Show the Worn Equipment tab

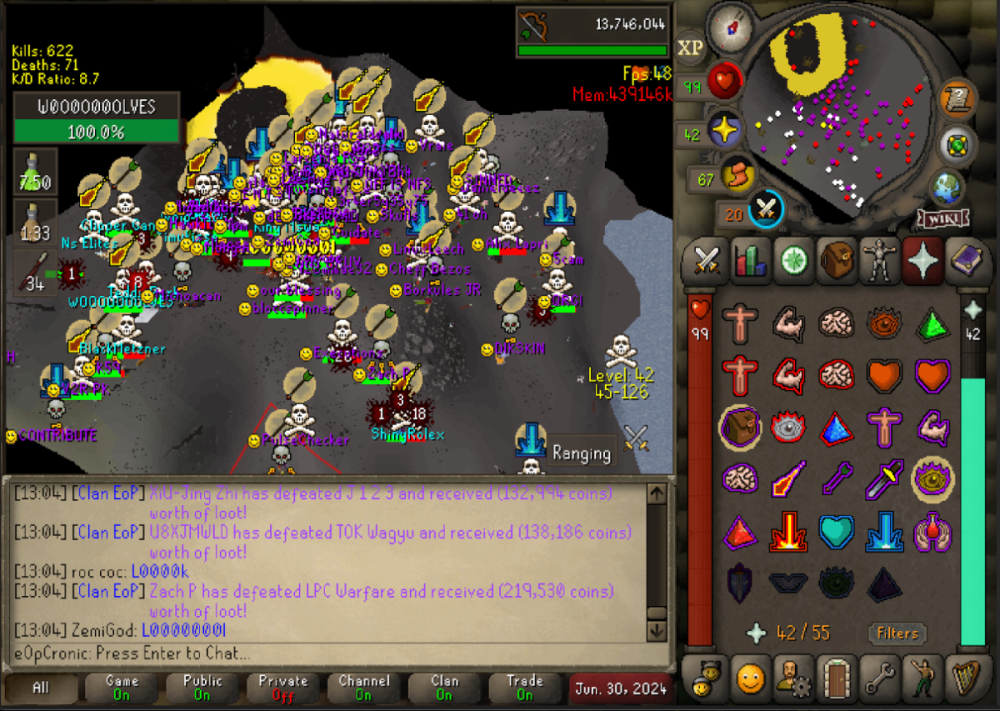tap(879, 260)
